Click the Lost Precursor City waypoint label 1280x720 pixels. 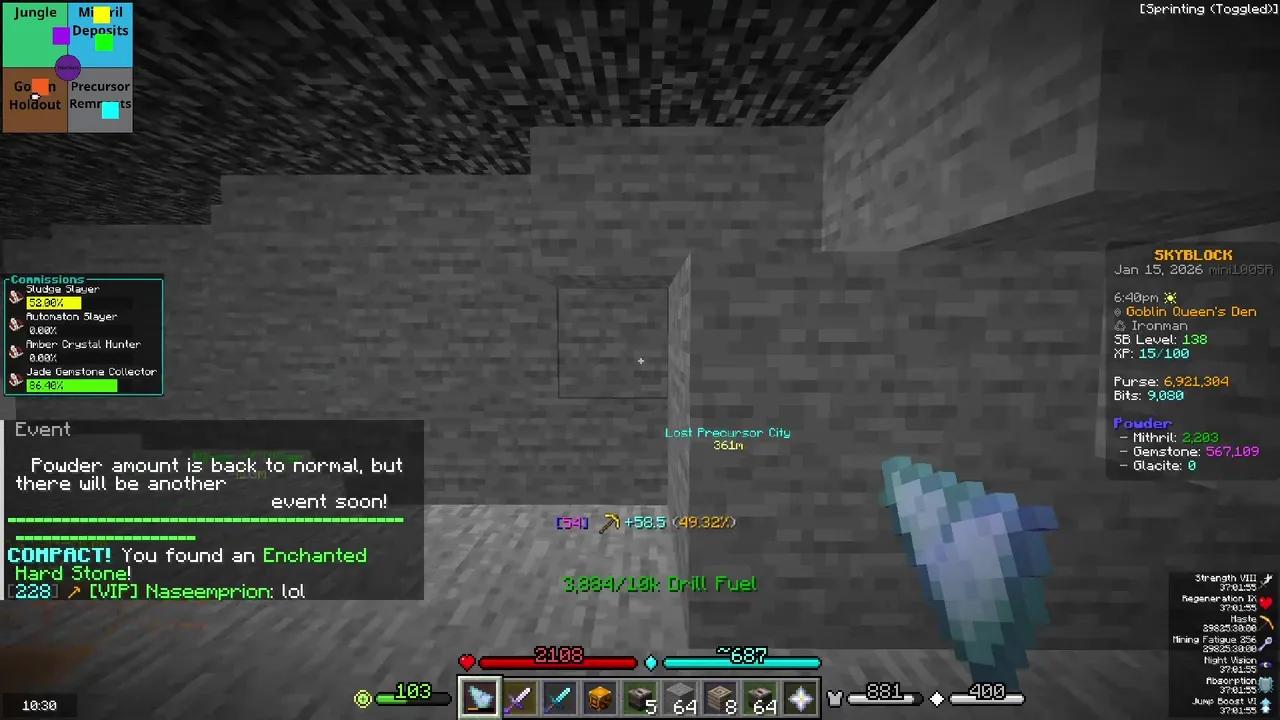(x=727, y=432)
